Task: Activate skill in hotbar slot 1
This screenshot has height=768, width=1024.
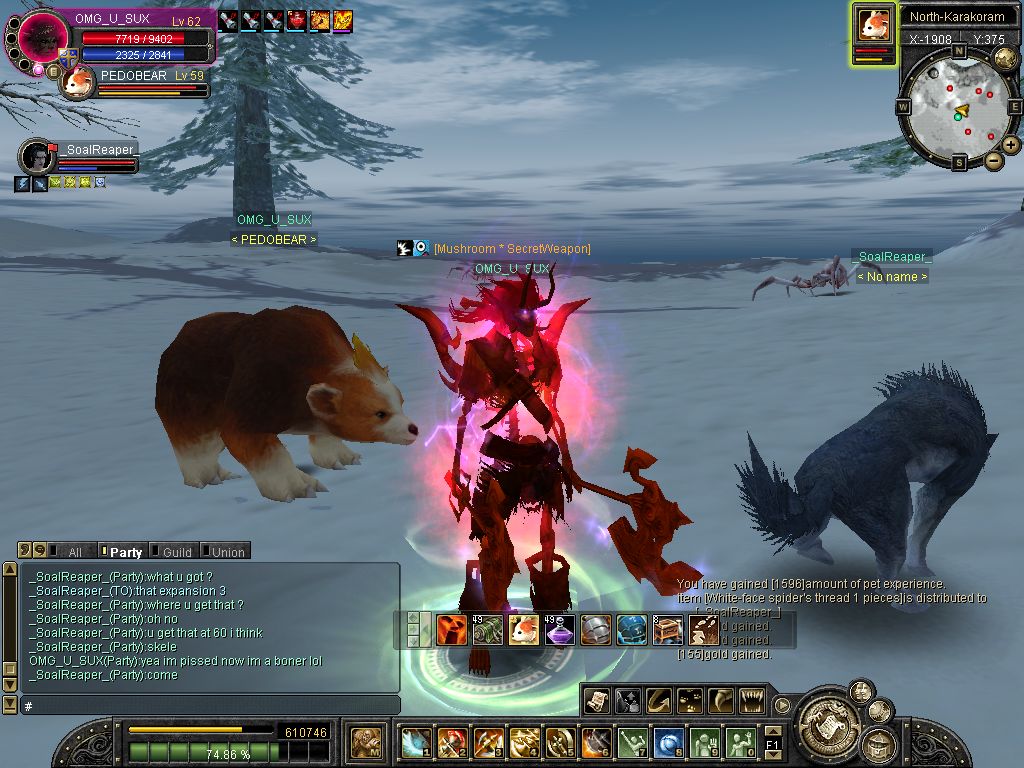Action: [415, 743]
